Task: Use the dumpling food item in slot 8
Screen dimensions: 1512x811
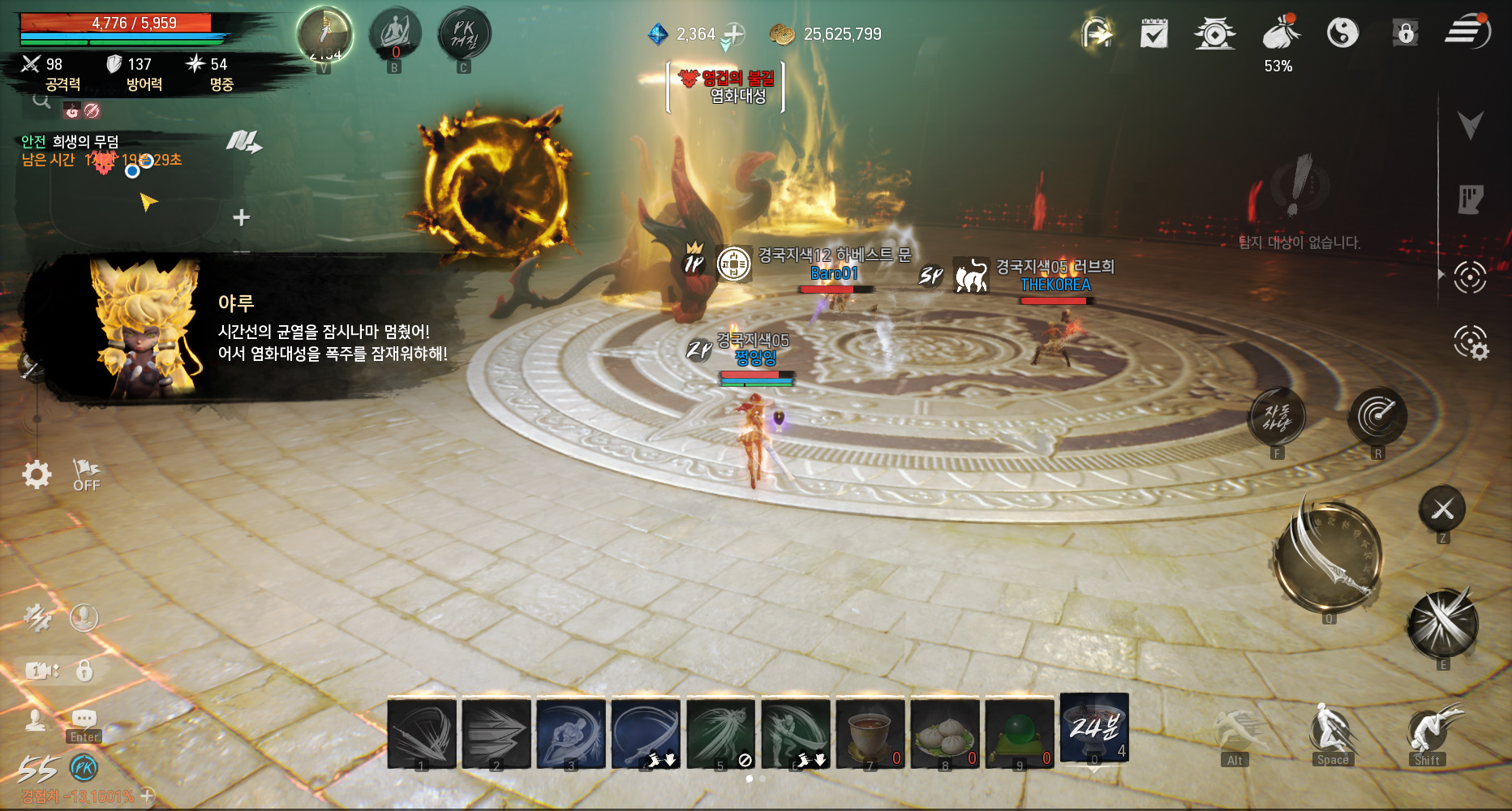Action: 946,732
